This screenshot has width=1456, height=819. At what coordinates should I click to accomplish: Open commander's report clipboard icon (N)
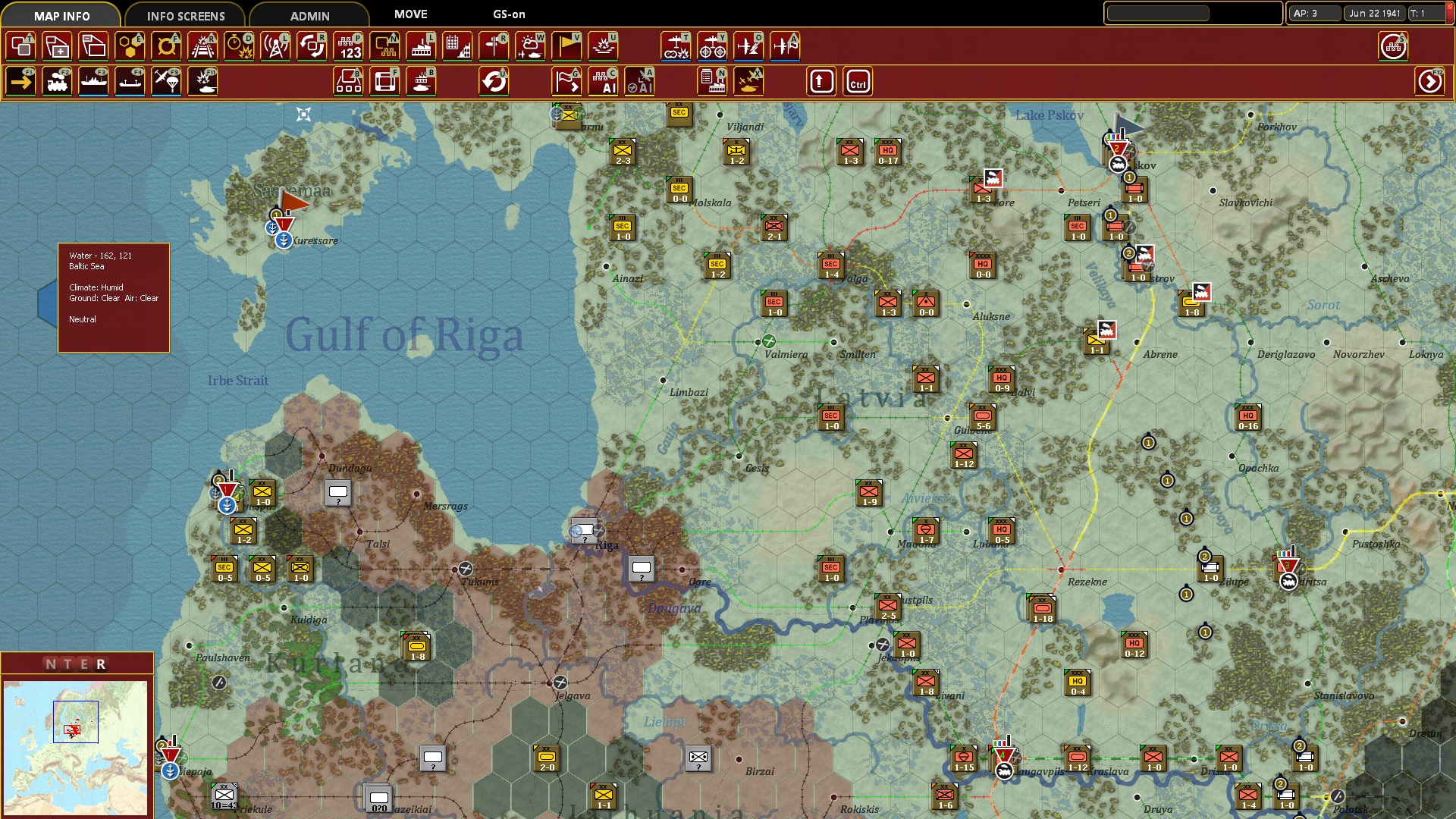click(x=711, y=81)
